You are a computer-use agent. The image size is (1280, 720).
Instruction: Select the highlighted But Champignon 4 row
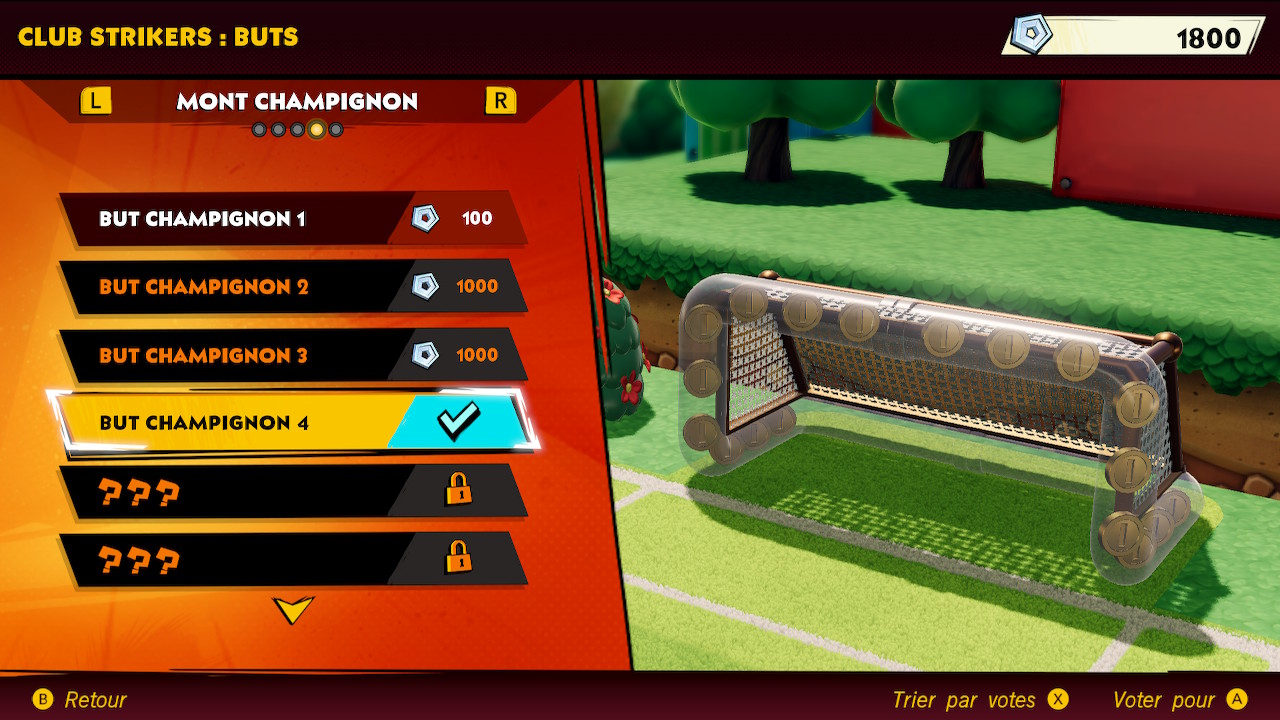click(x=292, y=422)
